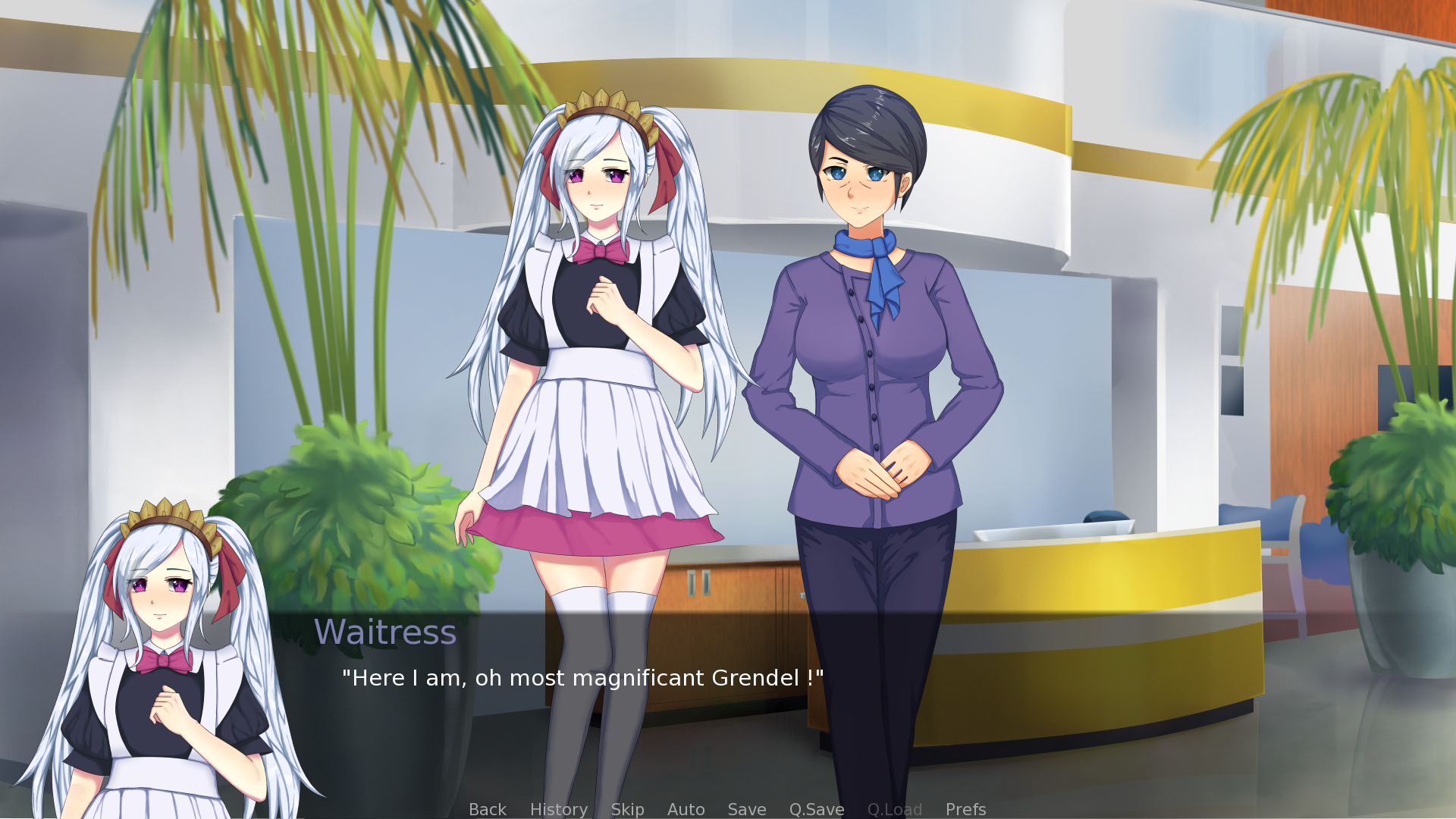
Task: Toggle auto-forward mode with Auto
Action: click(x=686, y=809)
